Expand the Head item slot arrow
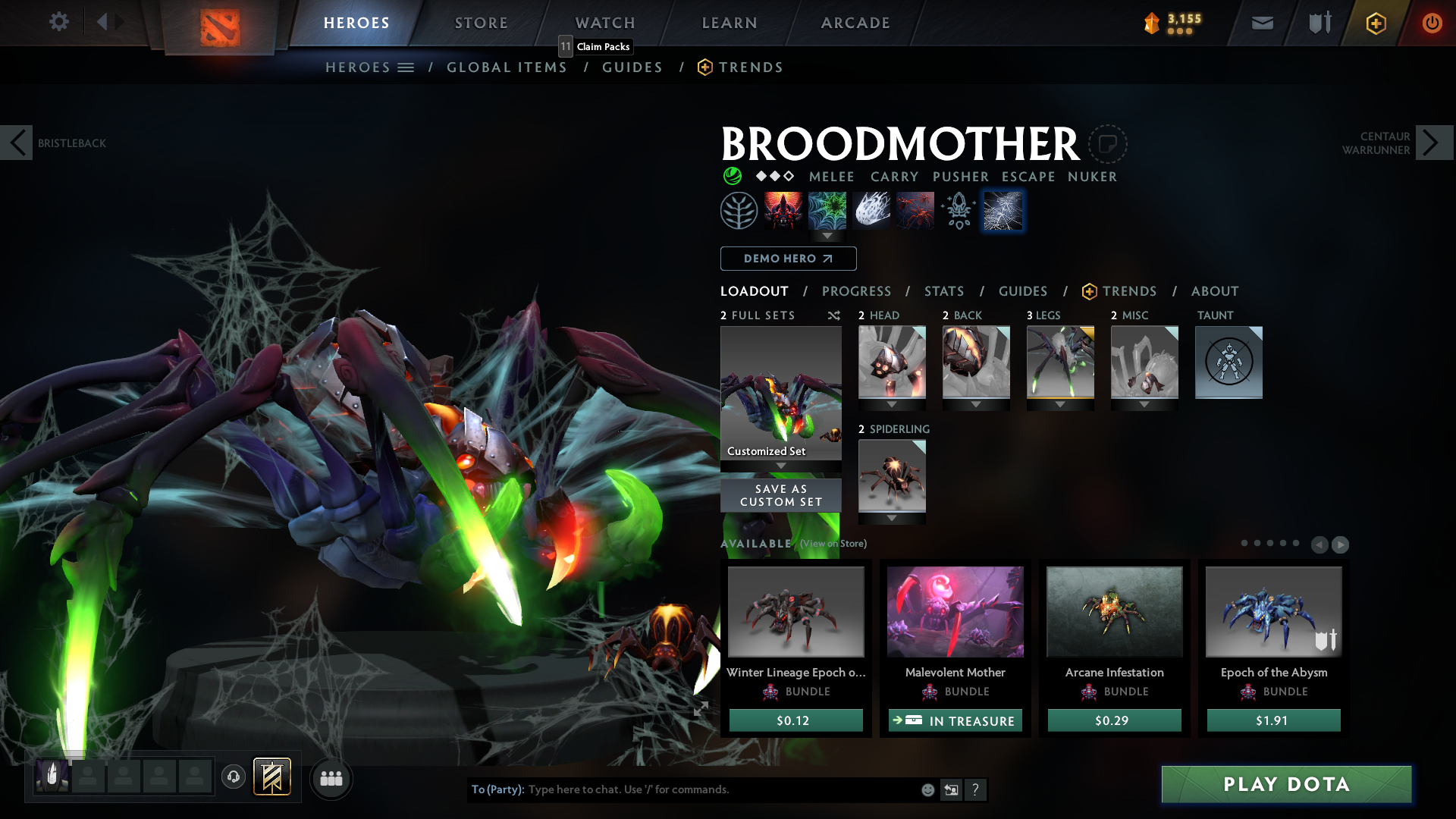The image size is (1456, 819). point(892,403)
